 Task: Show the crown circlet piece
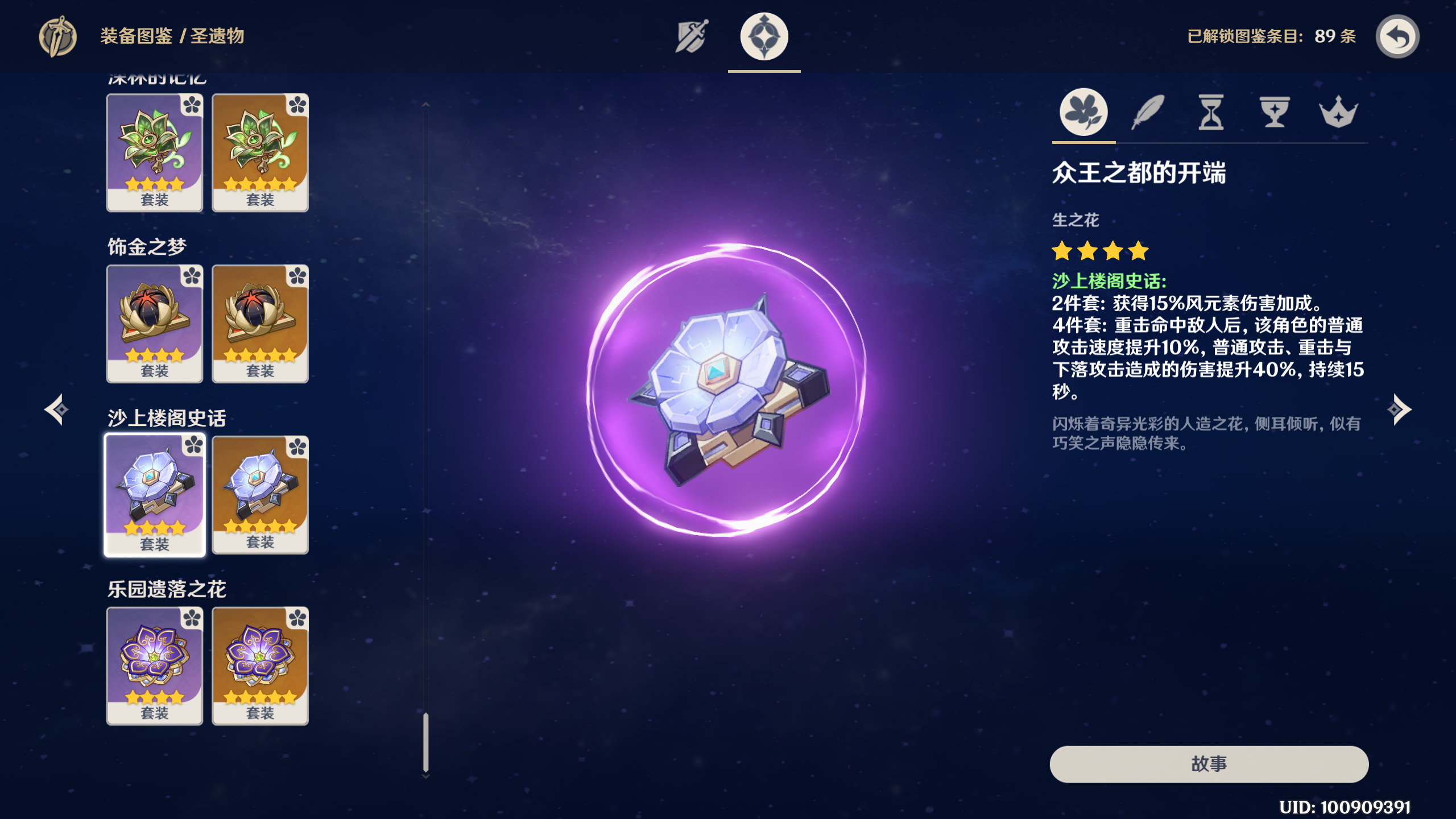[x=1338, y=112]
